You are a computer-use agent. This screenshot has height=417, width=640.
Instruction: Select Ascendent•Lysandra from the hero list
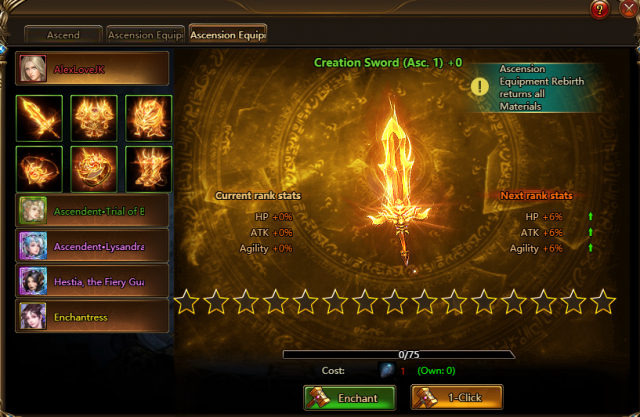point(92,246)
